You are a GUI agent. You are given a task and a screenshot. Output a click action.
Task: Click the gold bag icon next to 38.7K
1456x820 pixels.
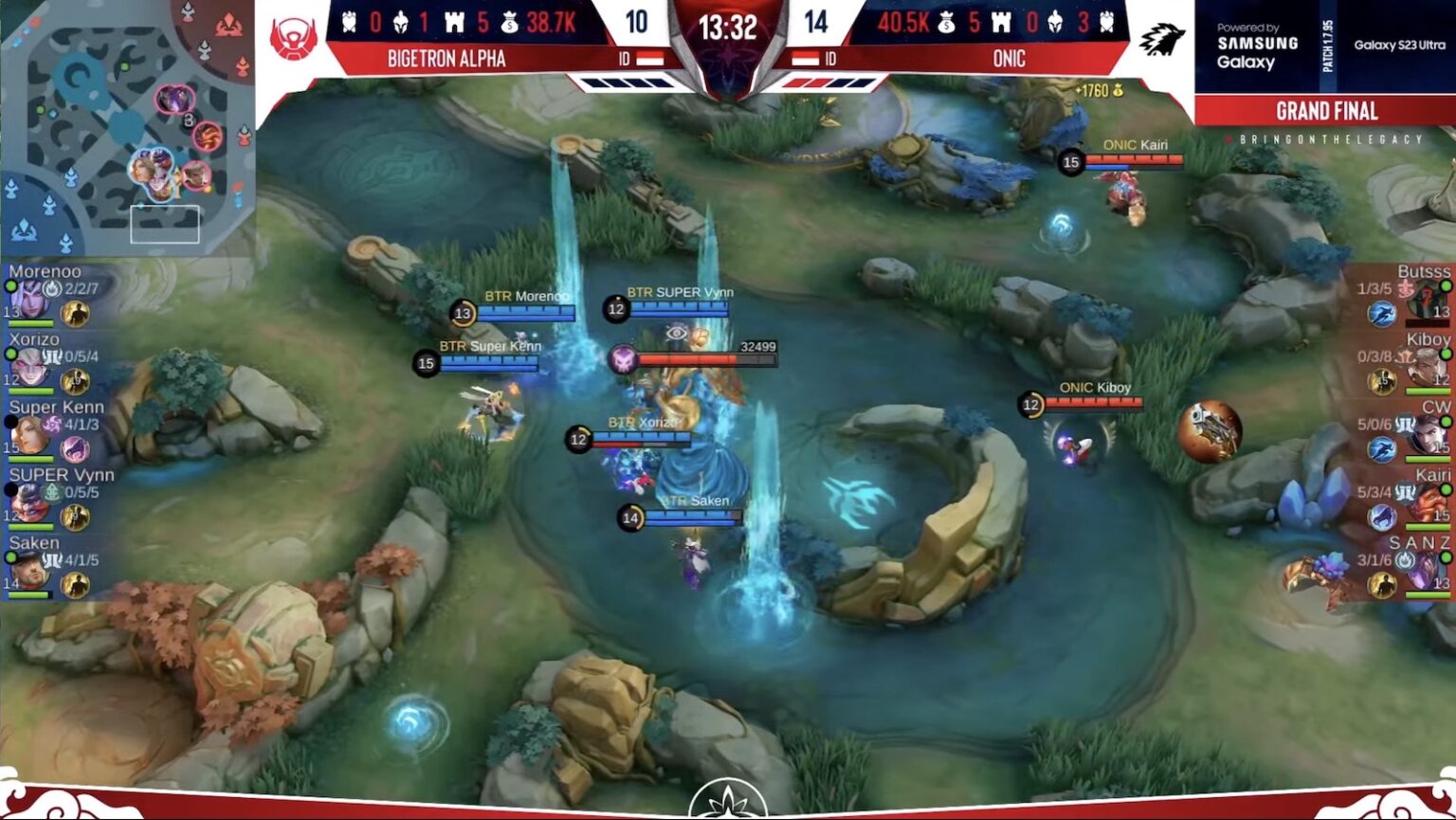(x=511, y=24)
